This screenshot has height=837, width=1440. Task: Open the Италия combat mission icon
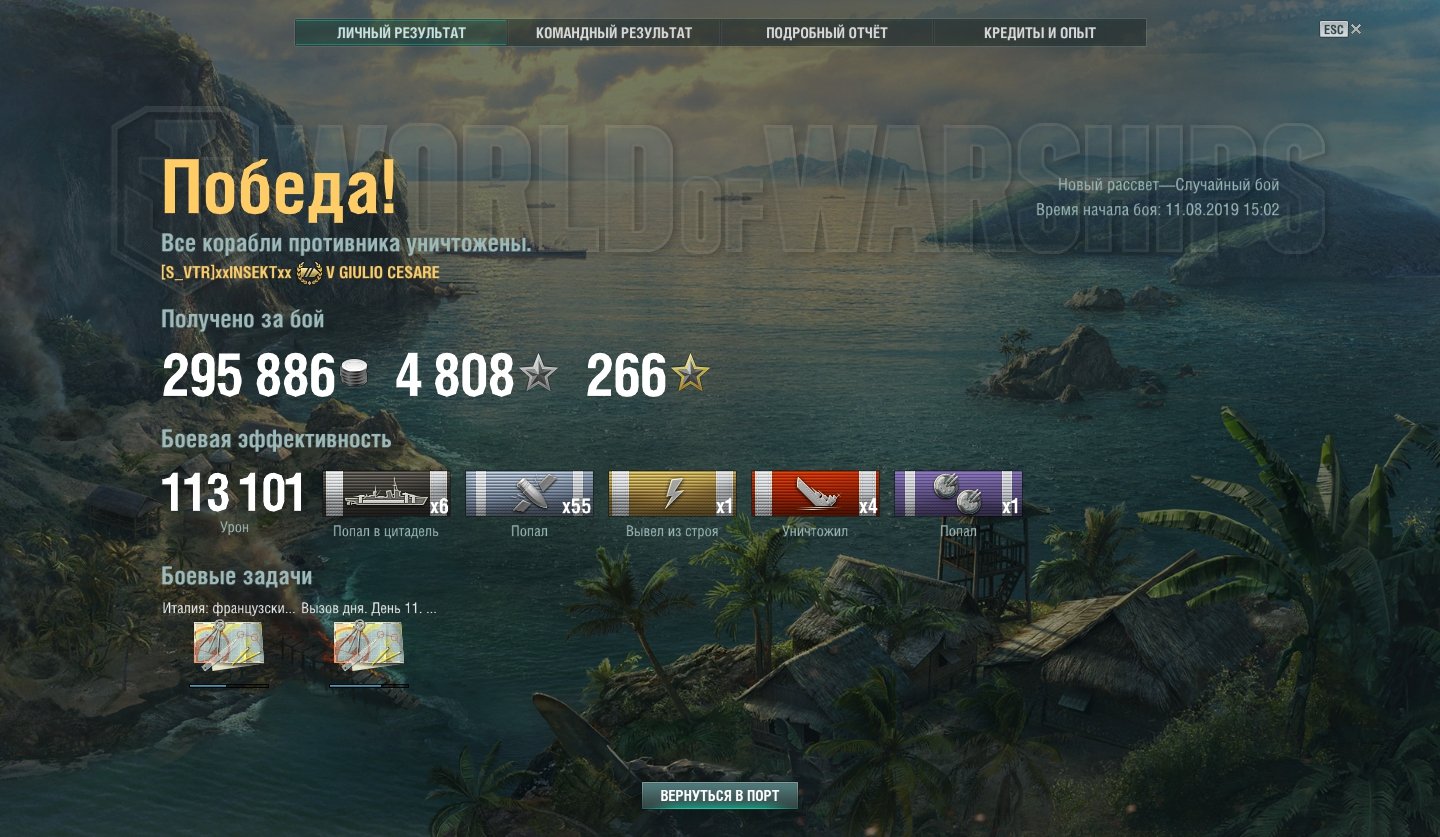tap(229, 645)
